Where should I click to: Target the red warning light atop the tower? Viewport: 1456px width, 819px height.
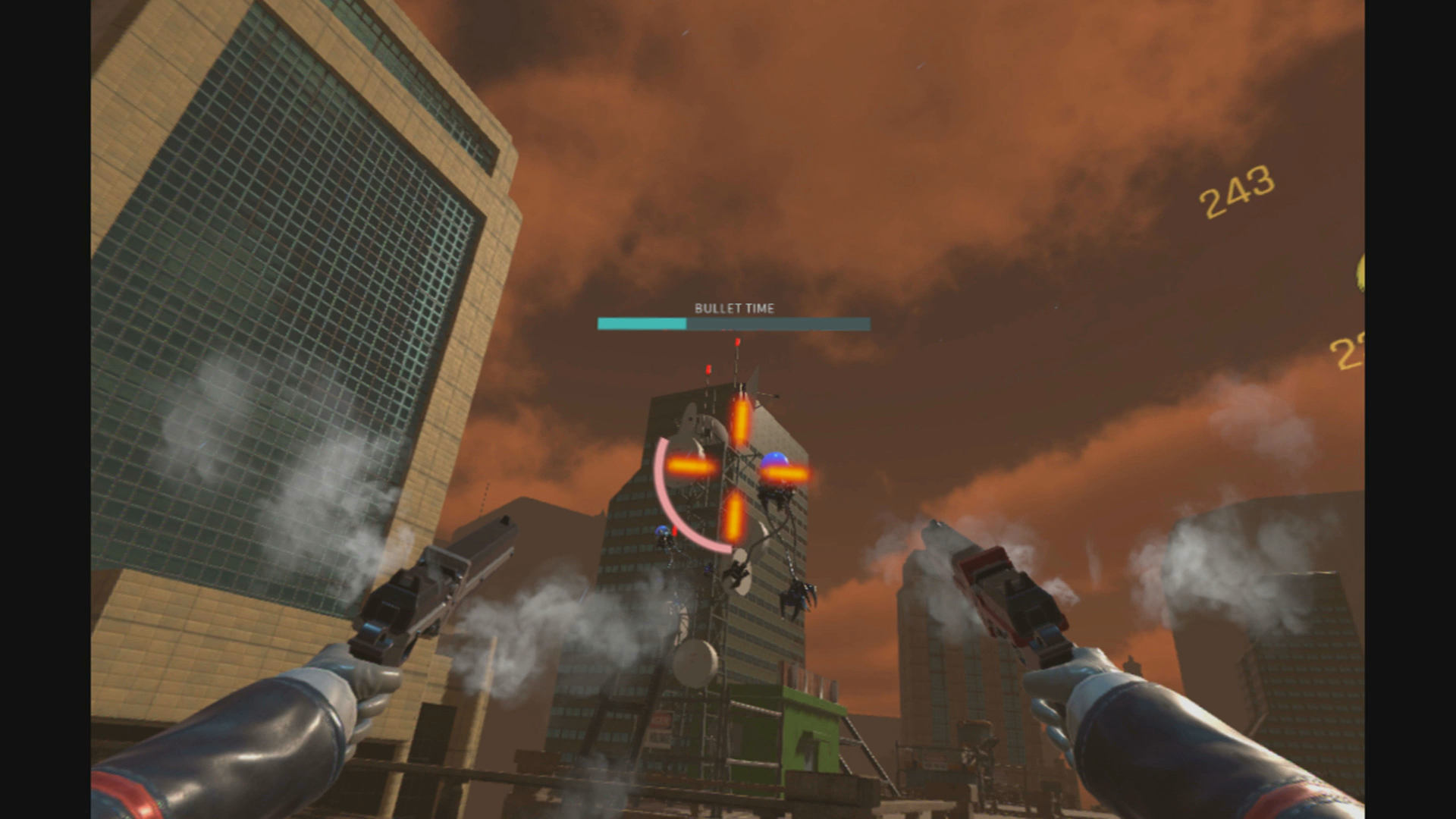tap(736, 343)
